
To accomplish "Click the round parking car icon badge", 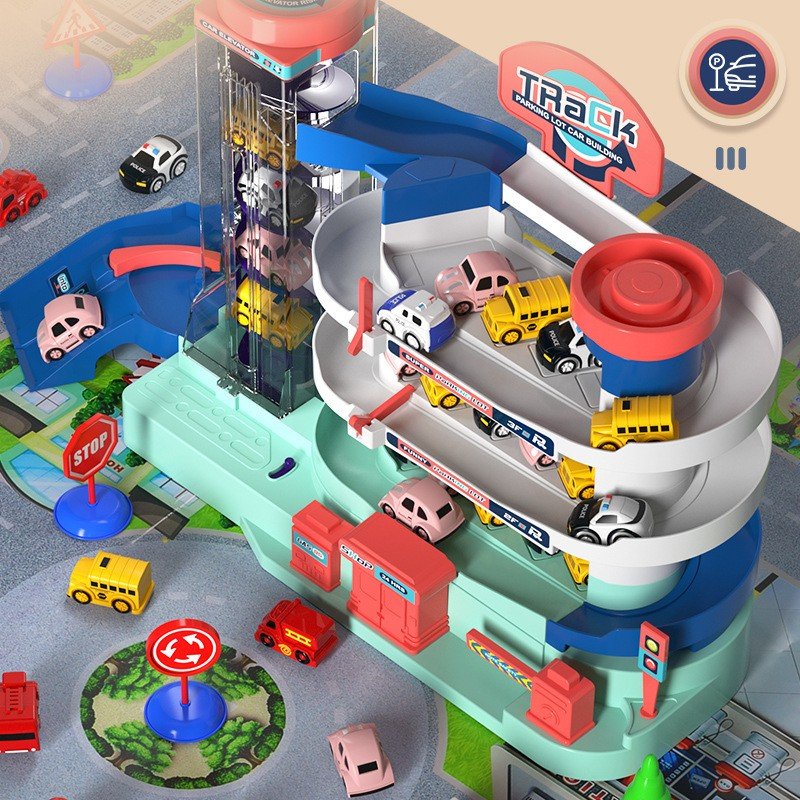I will pos(732,73).
